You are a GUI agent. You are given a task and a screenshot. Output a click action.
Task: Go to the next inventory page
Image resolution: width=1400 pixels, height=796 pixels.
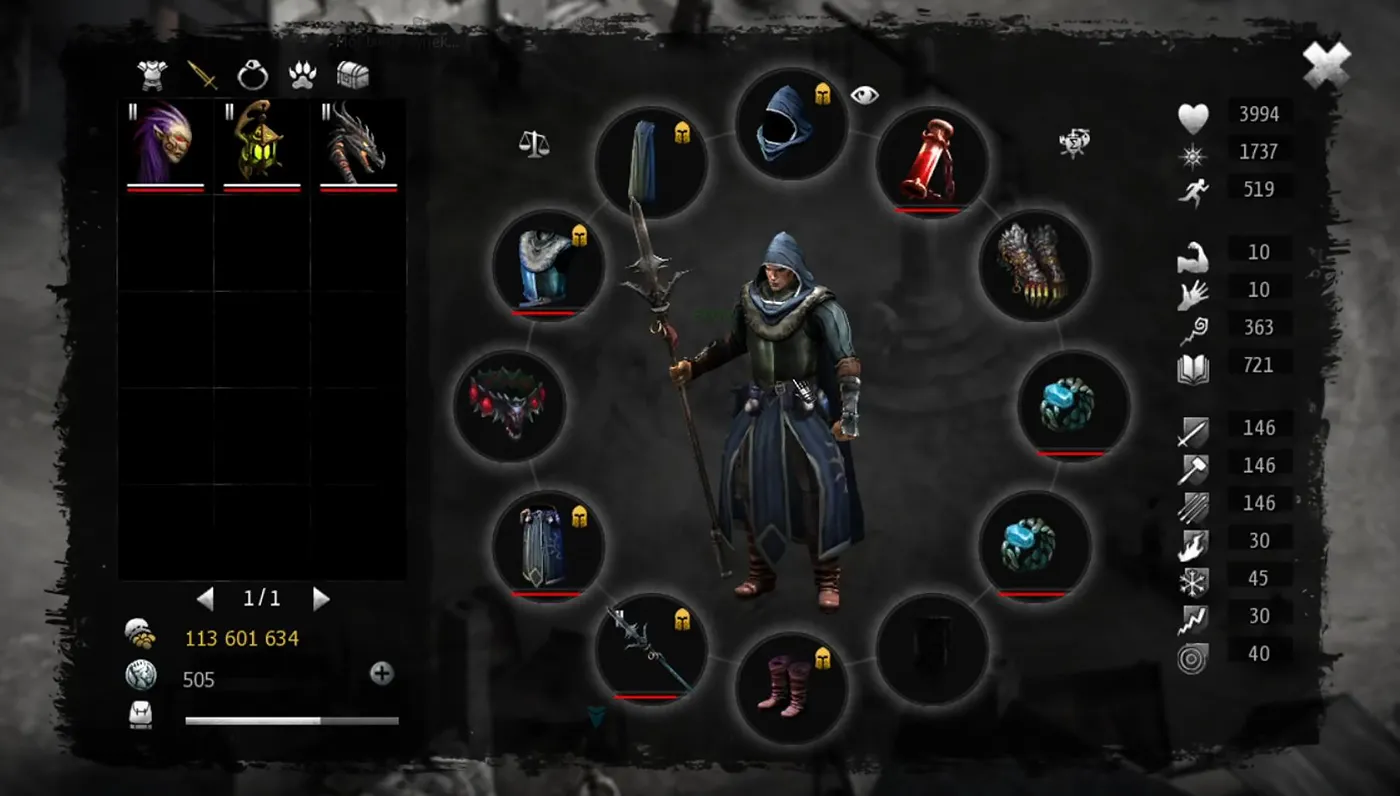point(321,599)
